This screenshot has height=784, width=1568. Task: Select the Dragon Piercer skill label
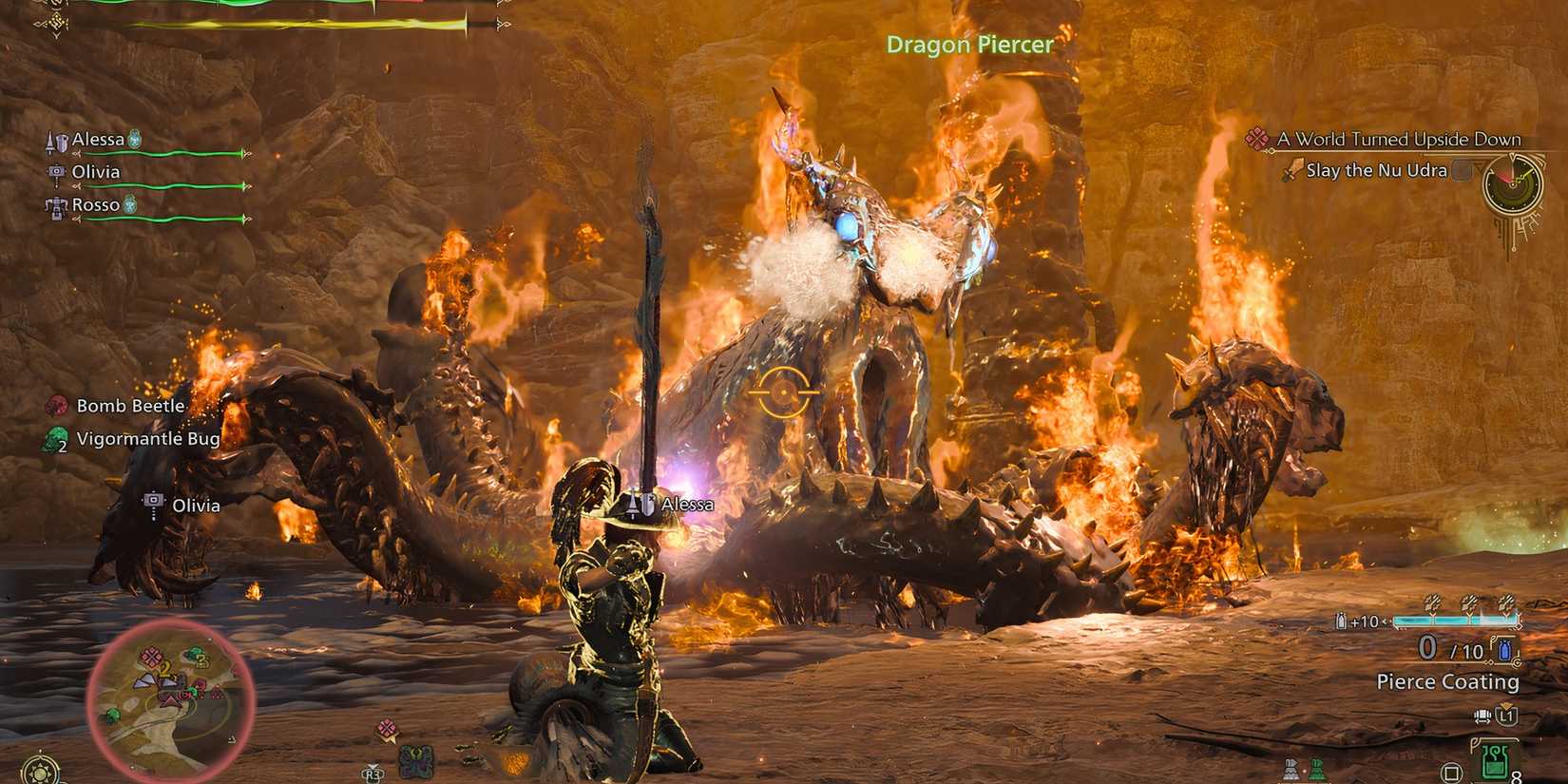[x=969, y=45]
